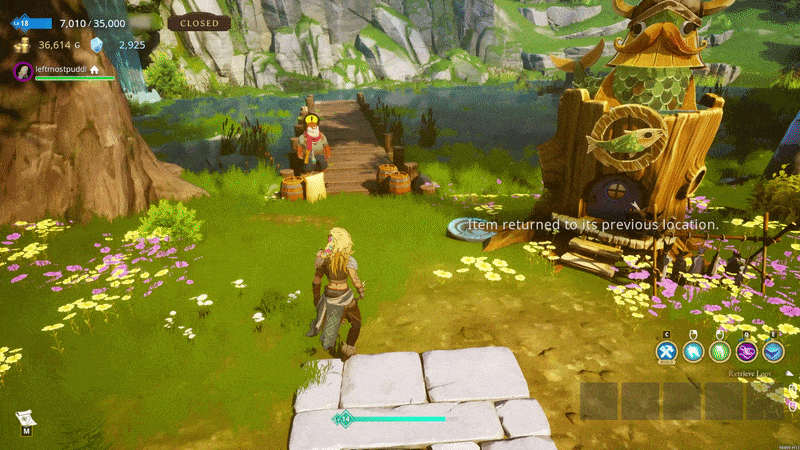The height and width of the screenshot is (450, 800).
Task: Click the gold coins currency icon
Action: [22, 45]
